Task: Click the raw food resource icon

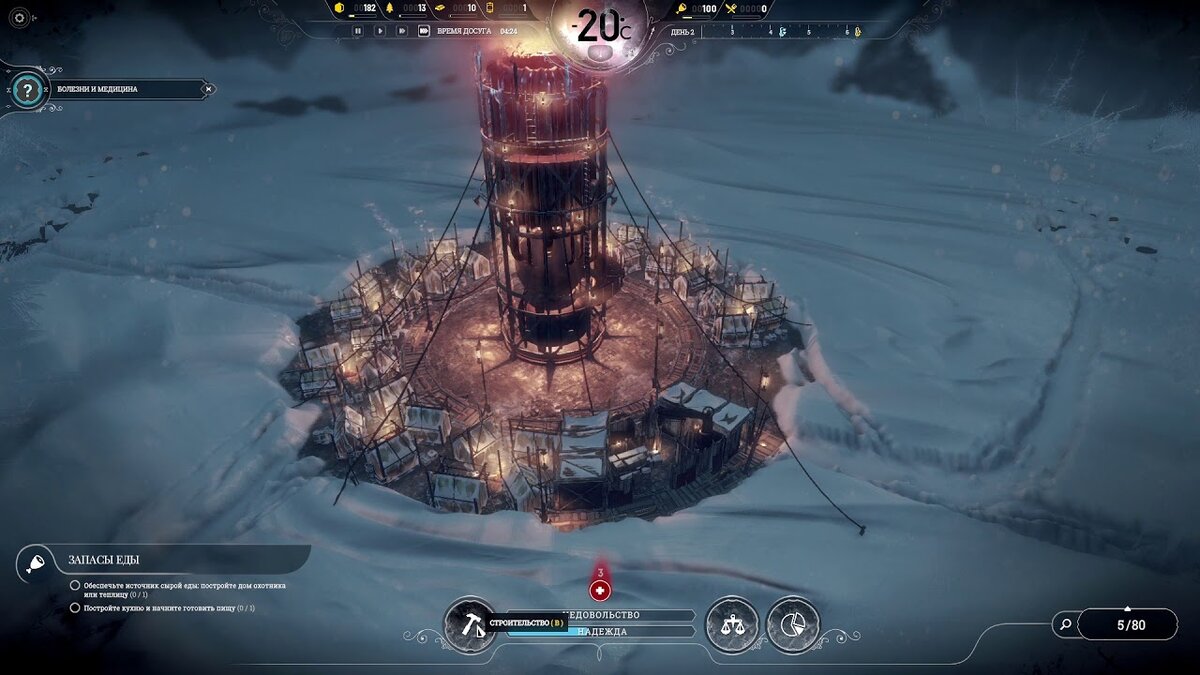Action: (683, 9)
